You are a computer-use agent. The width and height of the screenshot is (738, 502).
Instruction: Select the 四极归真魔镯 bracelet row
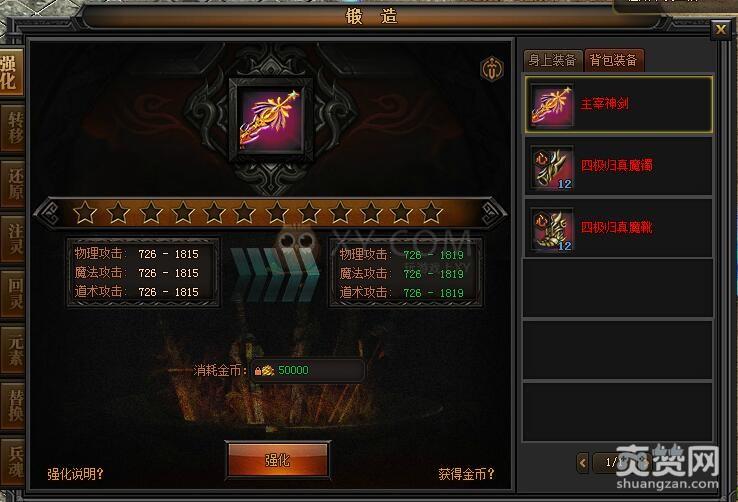[618, 166]
